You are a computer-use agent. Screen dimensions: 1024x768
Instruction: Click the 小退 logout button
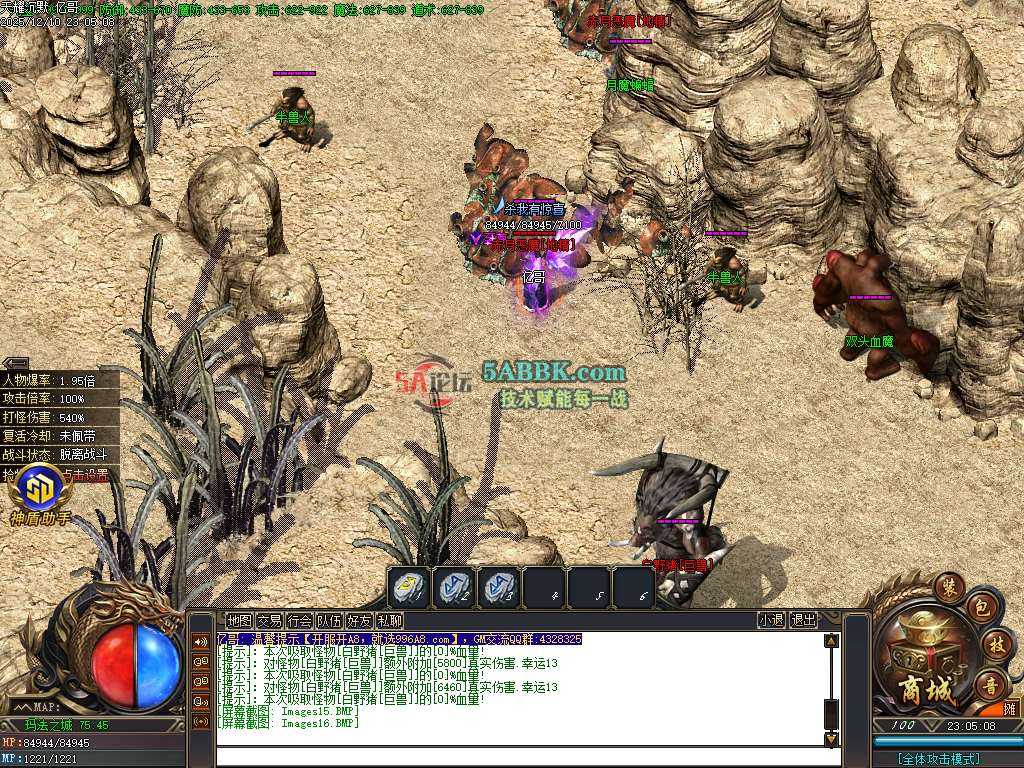pos(771,620)
